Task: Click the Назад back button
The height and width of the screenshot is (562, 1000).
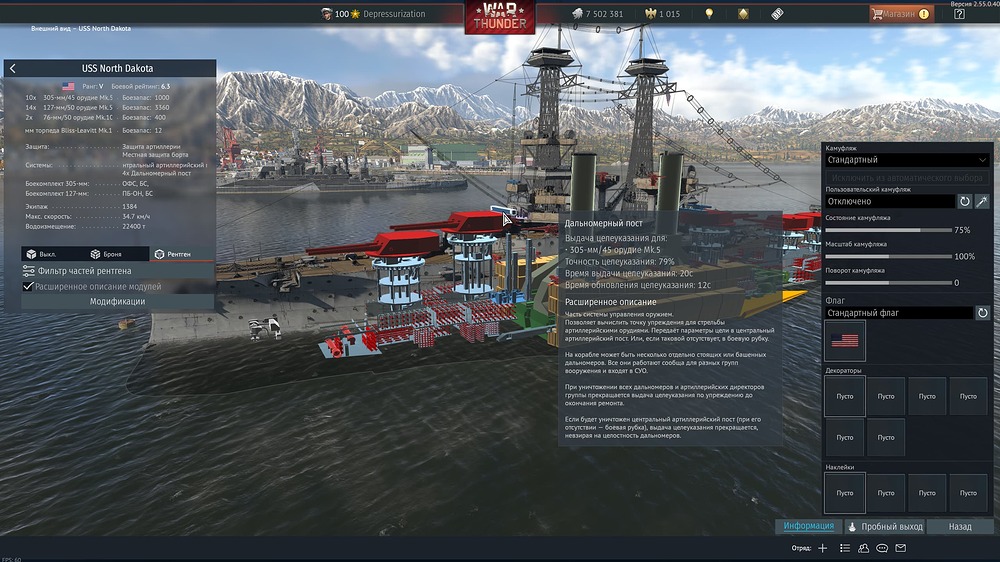Action: pos(960,526)
